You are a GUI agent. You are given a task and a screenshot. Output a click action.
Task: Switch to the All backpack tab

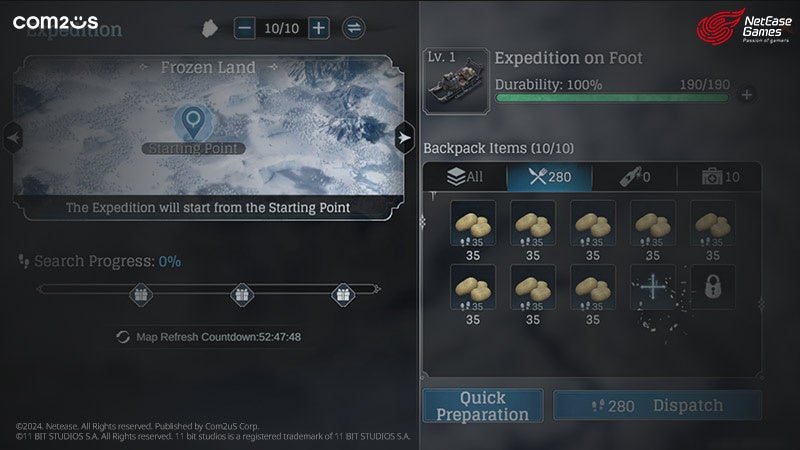point(465,177)
